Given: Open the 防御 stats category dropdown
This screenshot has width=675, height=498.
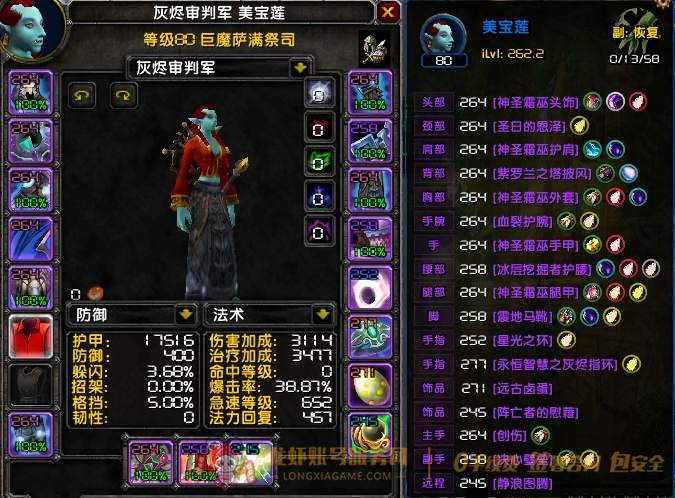Looking at the screenshot, I should pyautogui.click(x=183, y=314).
